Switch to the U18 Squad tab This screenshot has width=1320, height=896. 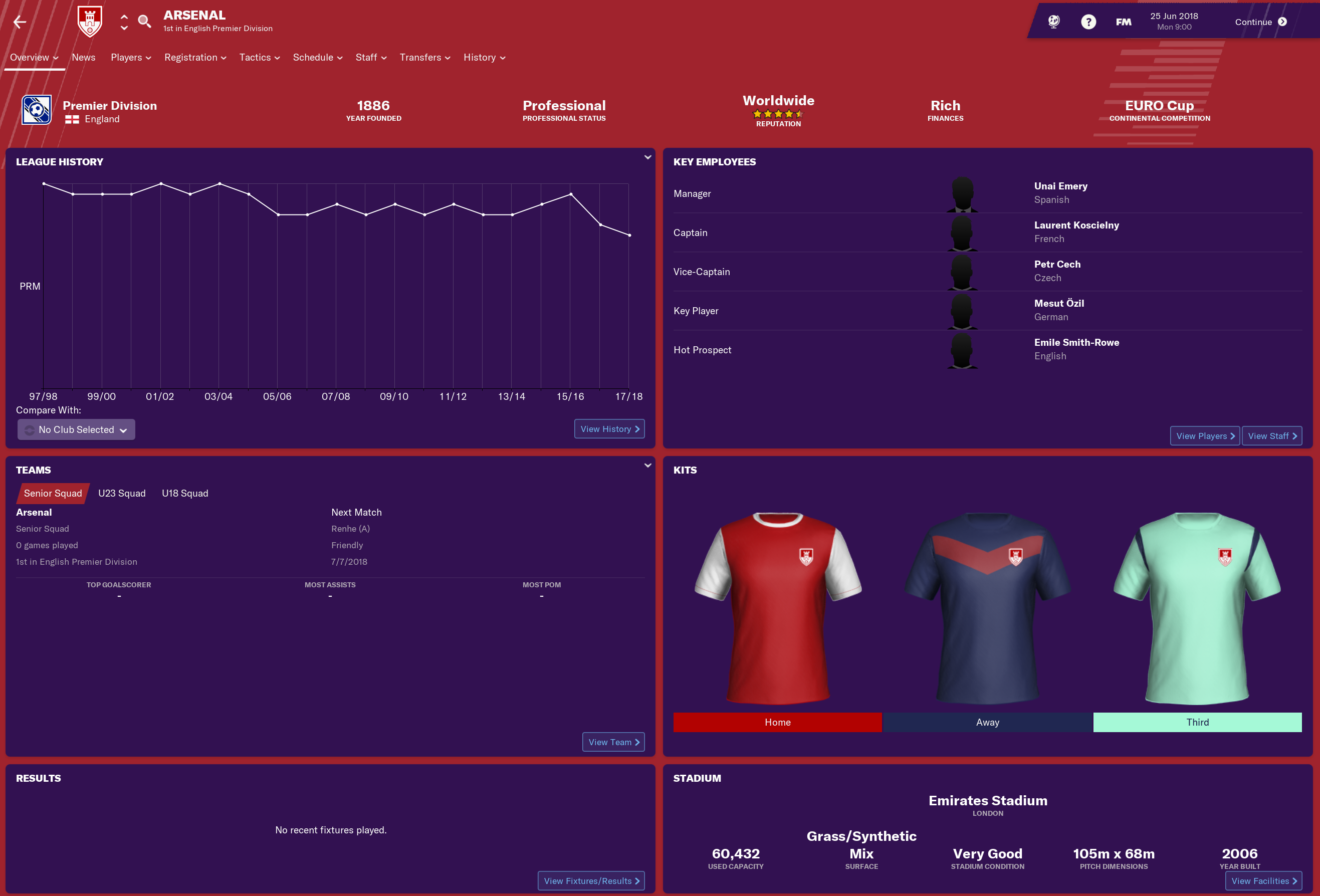pos(184,493)
